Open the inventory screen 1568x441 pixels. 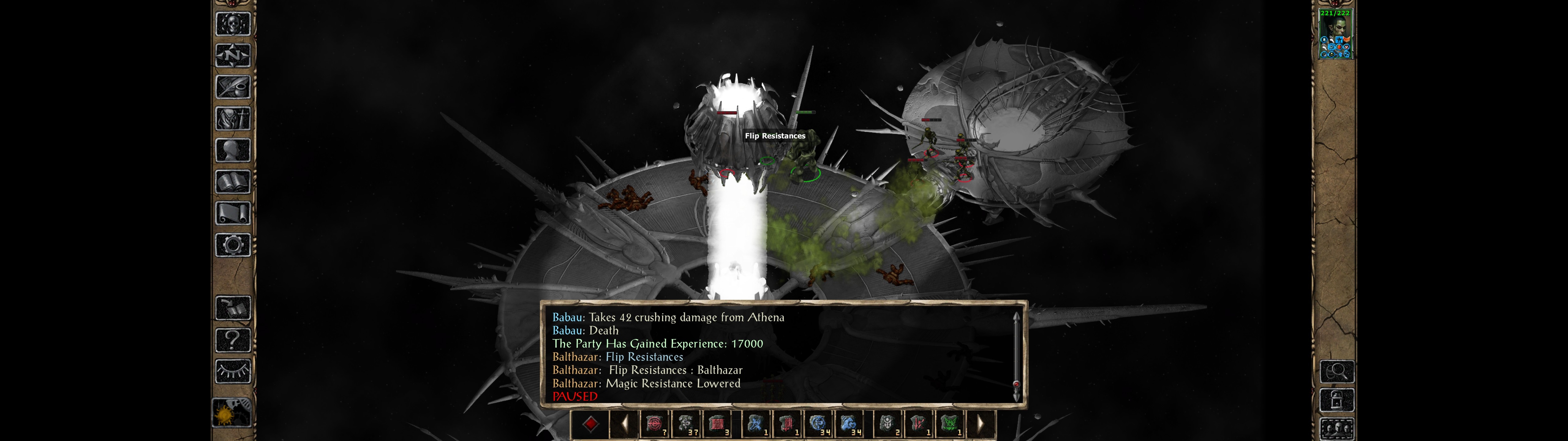232,118
